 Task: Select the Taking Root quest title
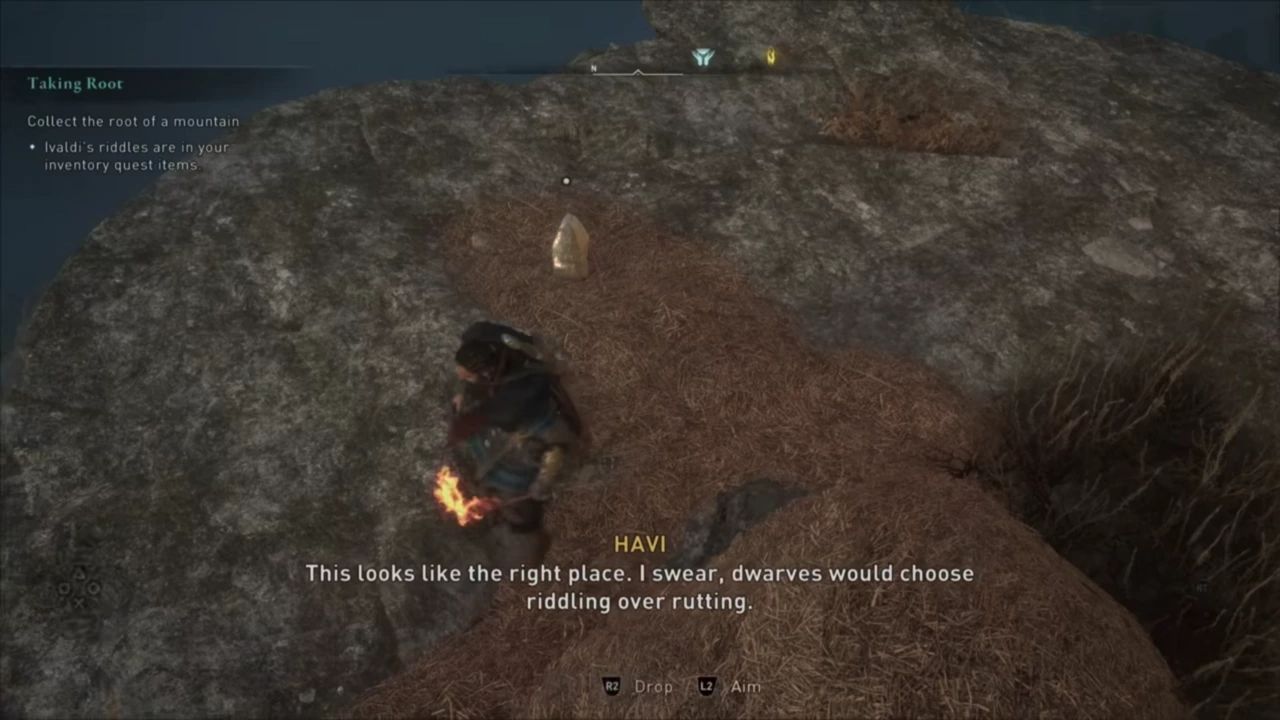click(76, 83)
